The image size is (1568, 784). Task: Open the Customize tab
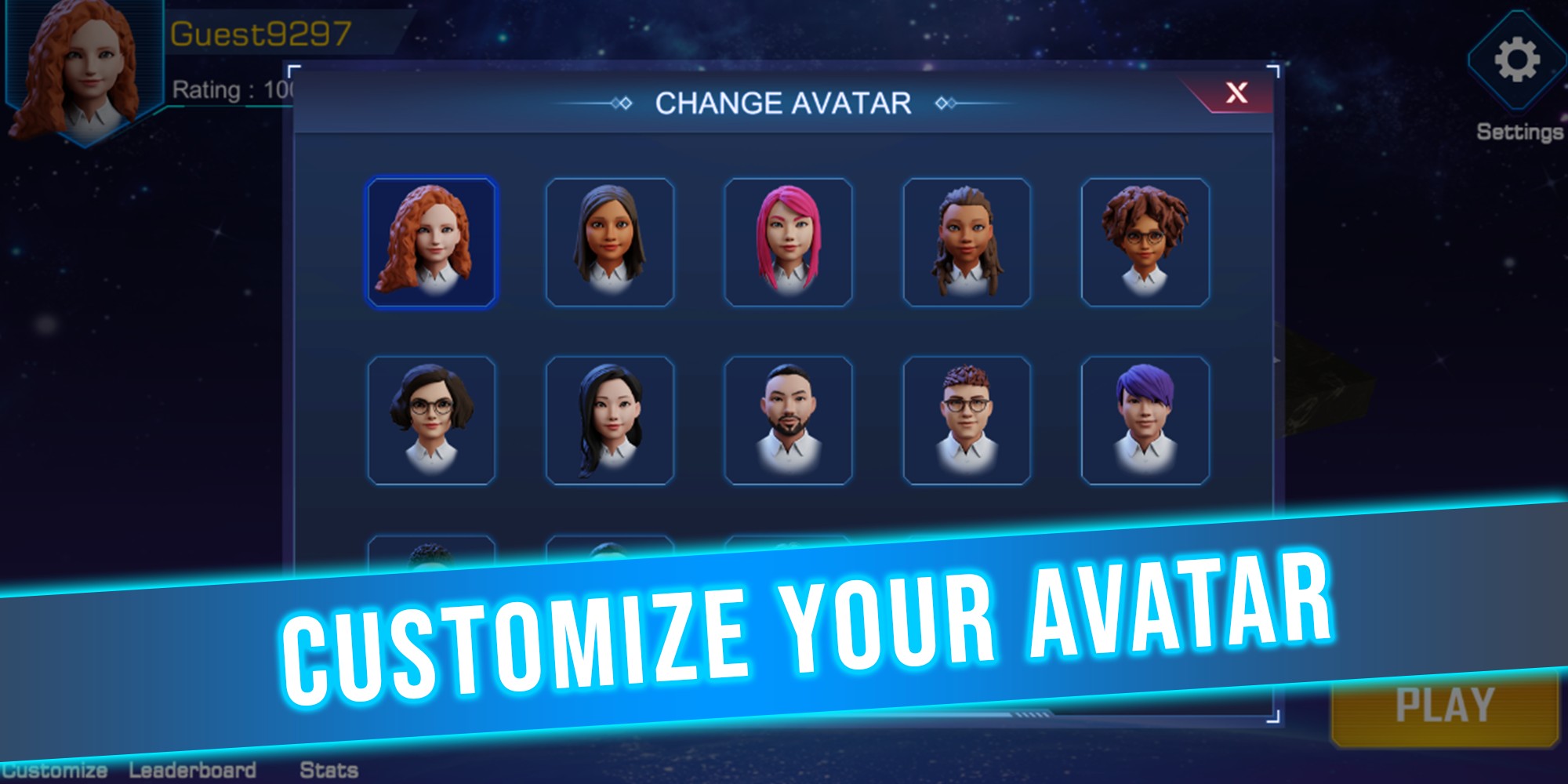point(53,770)
